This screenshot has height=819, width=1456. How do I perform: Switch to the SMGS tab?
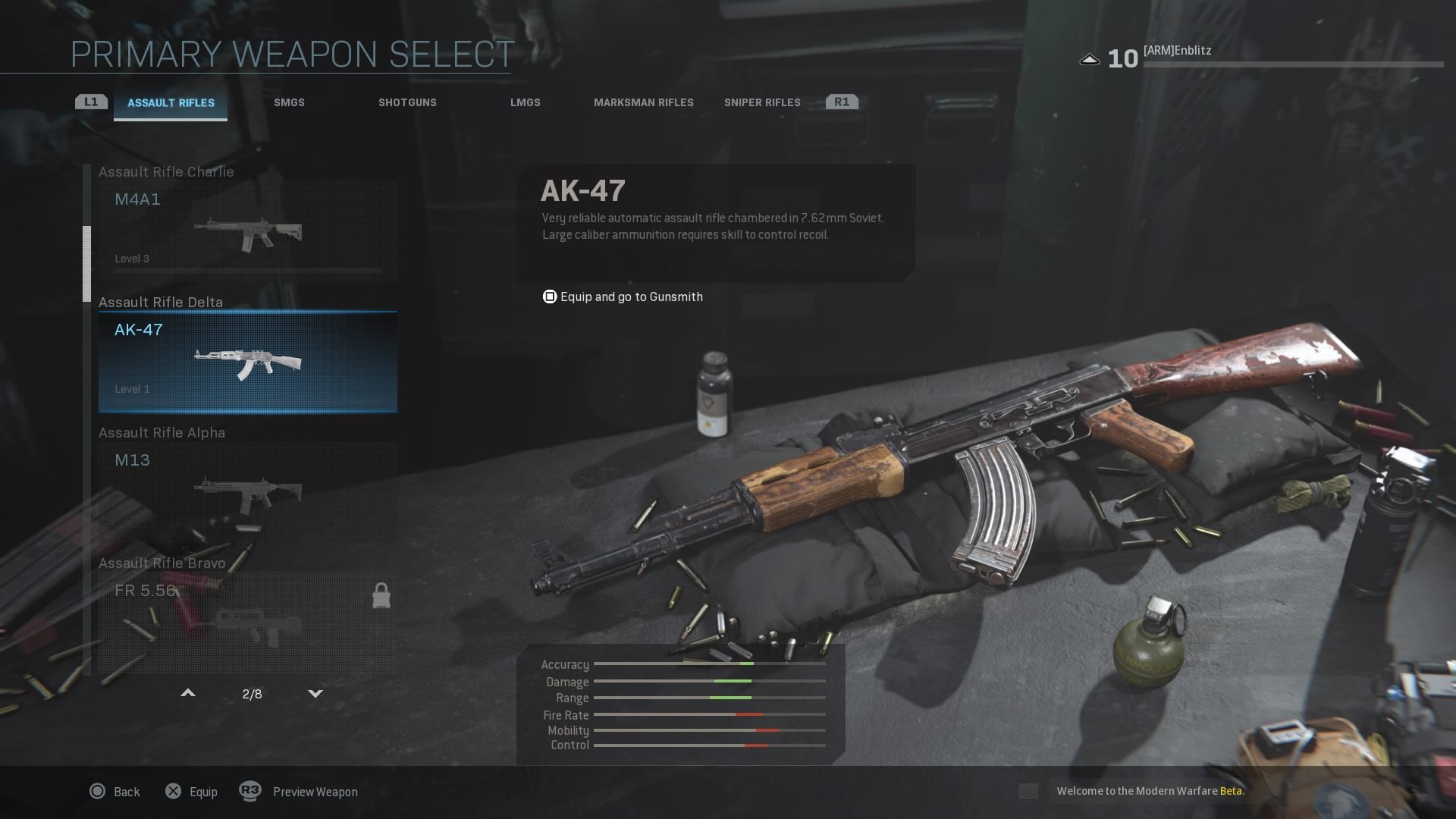289,102
